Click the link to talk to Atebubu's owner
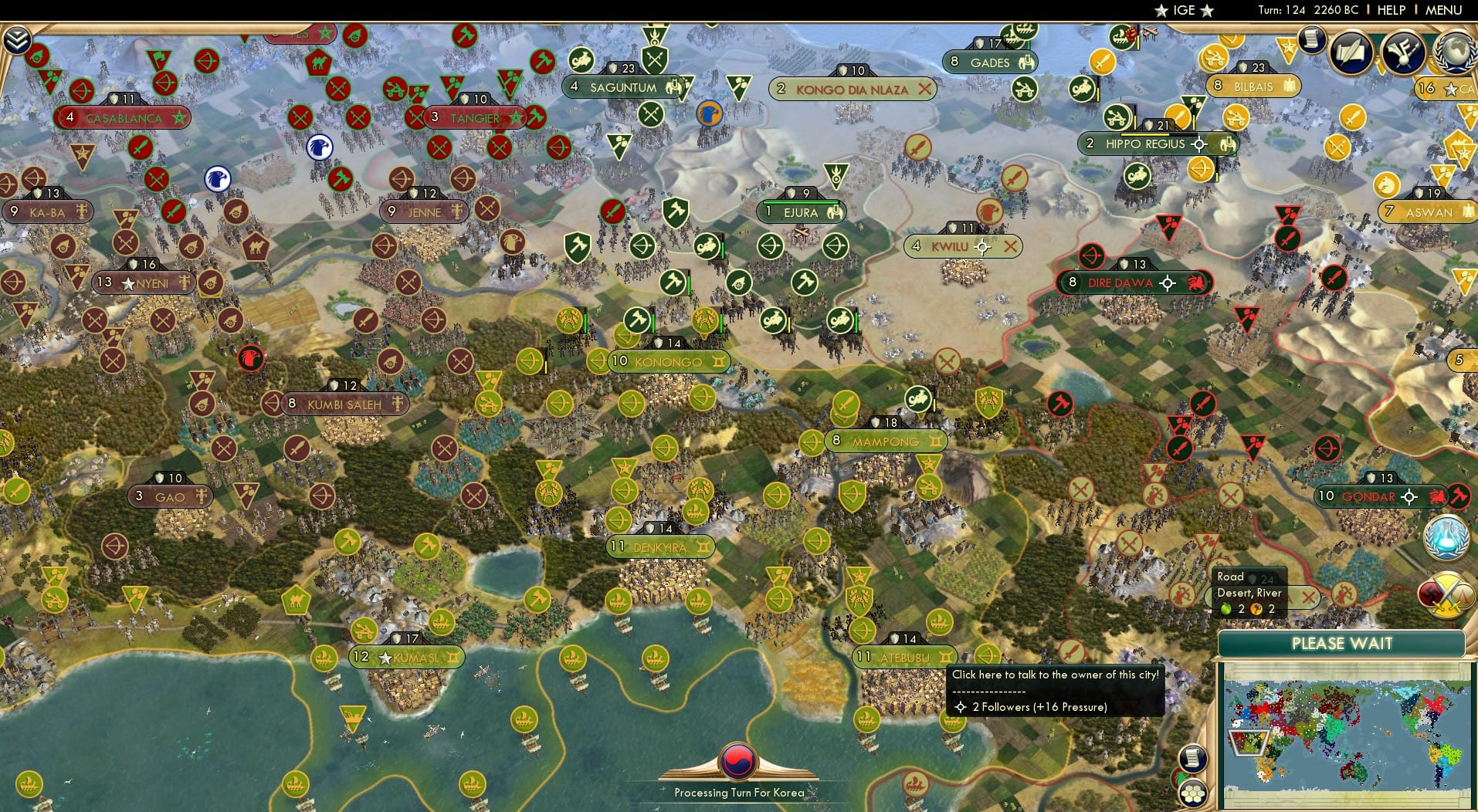1478x812 pixels. (1055, 674)
